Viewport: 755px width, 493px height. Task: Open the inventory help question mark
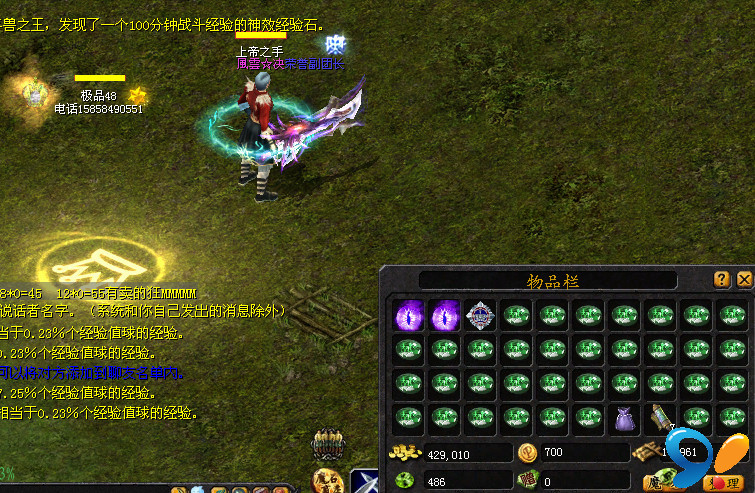coord(722,280)
